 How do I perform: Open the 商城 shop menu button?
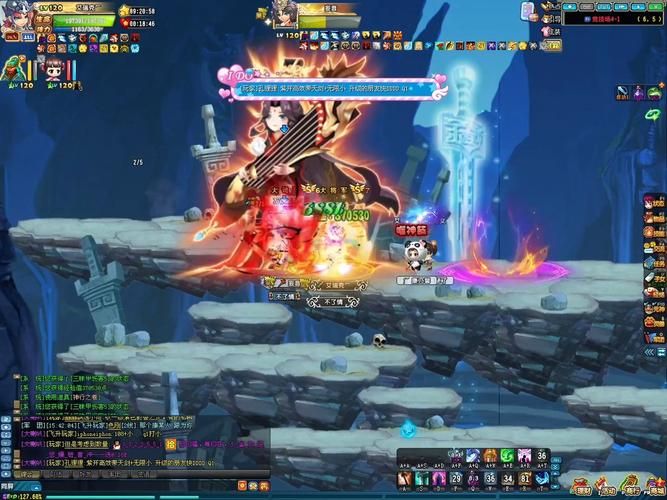click(654, 486)
